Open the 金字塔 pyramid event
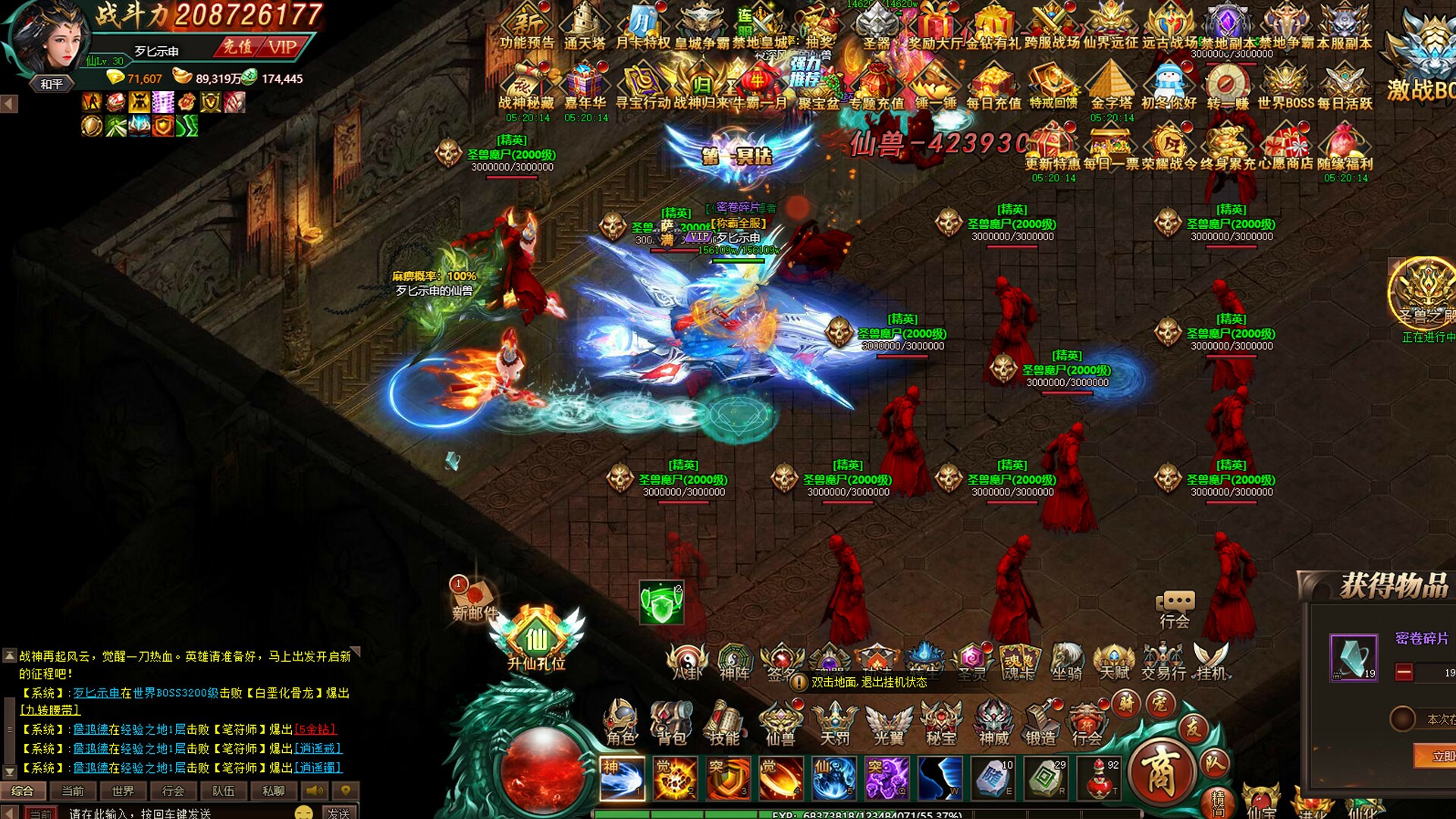 tap(1111, 87)
